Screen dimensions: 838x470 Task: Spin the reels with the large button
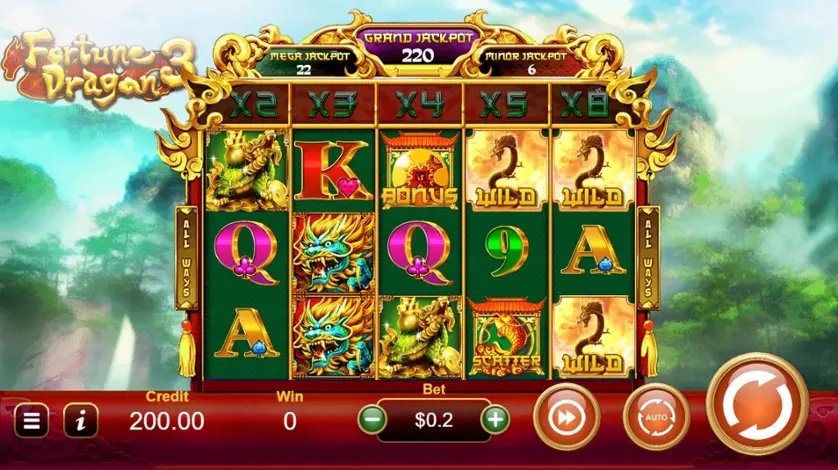757,405
